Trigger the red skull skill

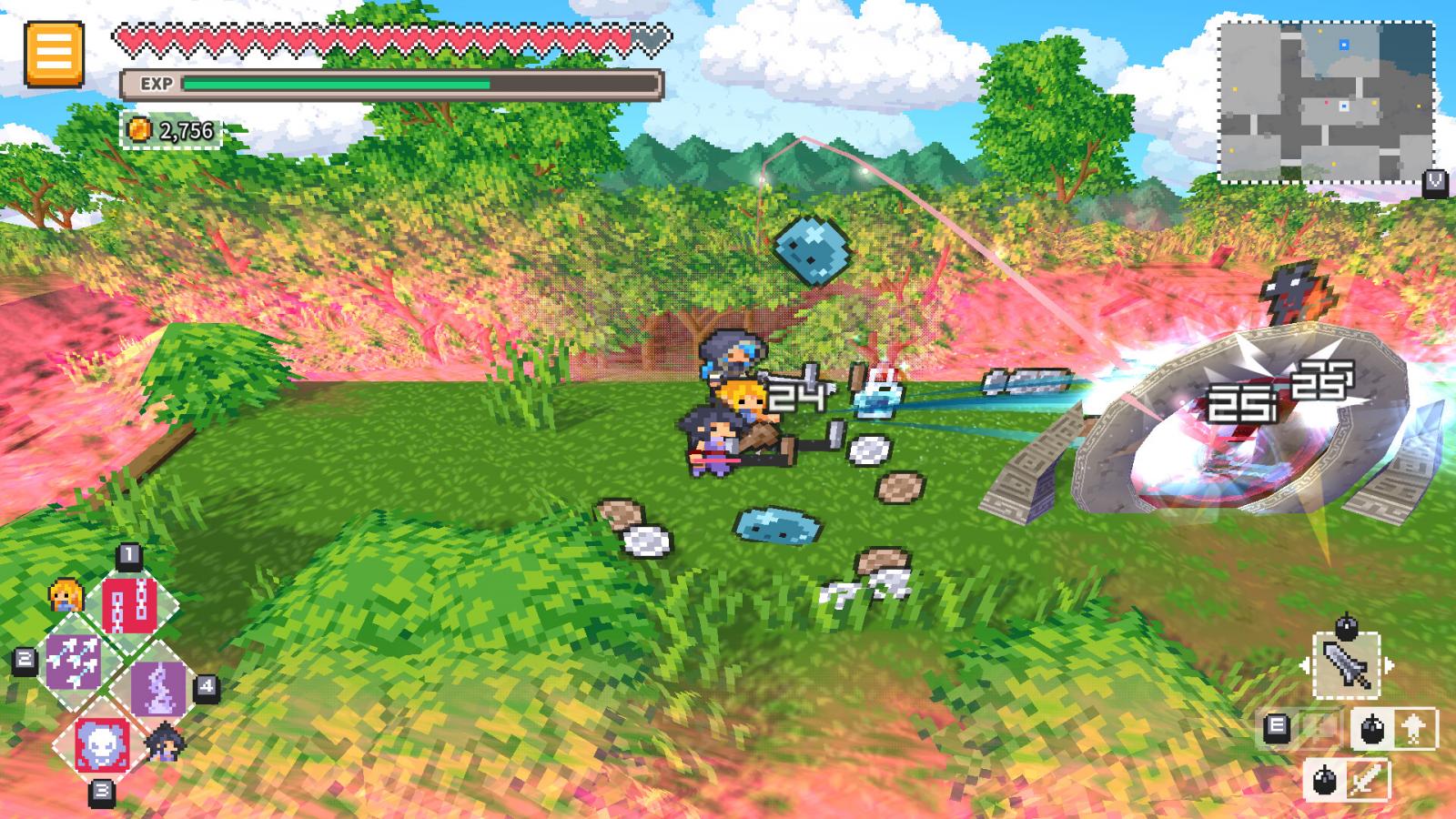tap(101, 743)
